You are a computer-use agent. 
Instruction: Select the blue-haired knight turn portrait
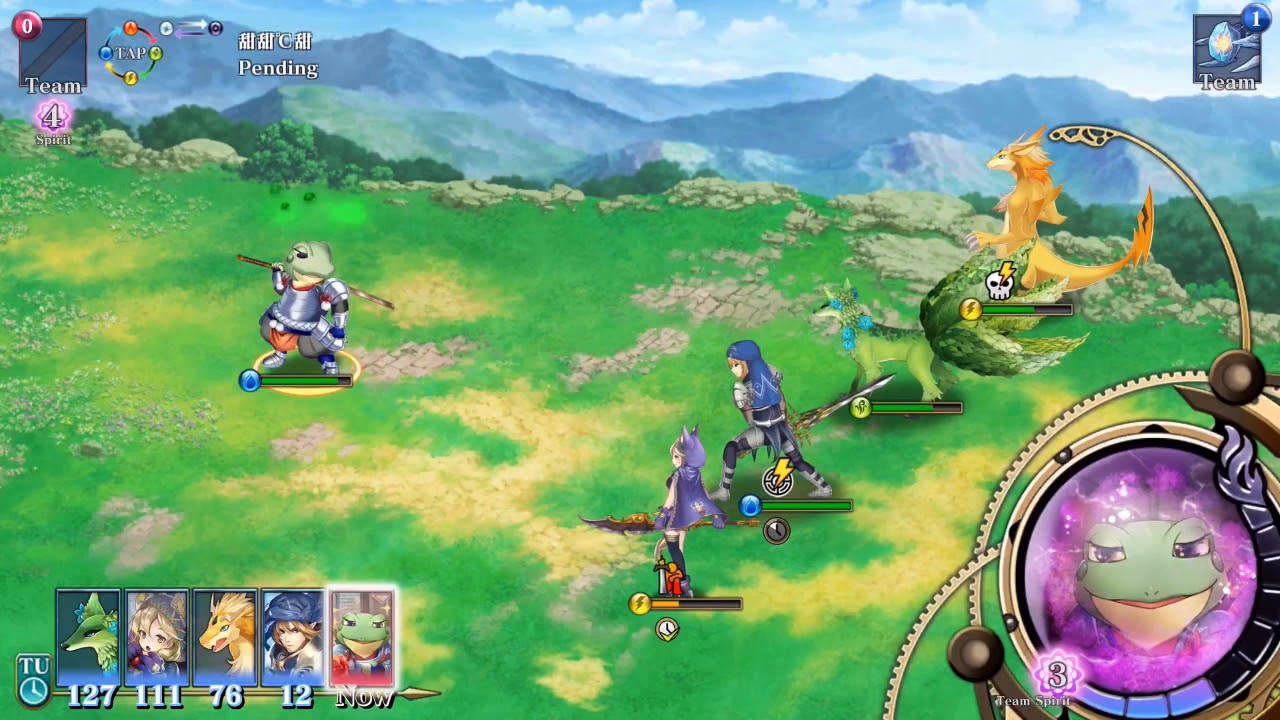click(294, 638)
